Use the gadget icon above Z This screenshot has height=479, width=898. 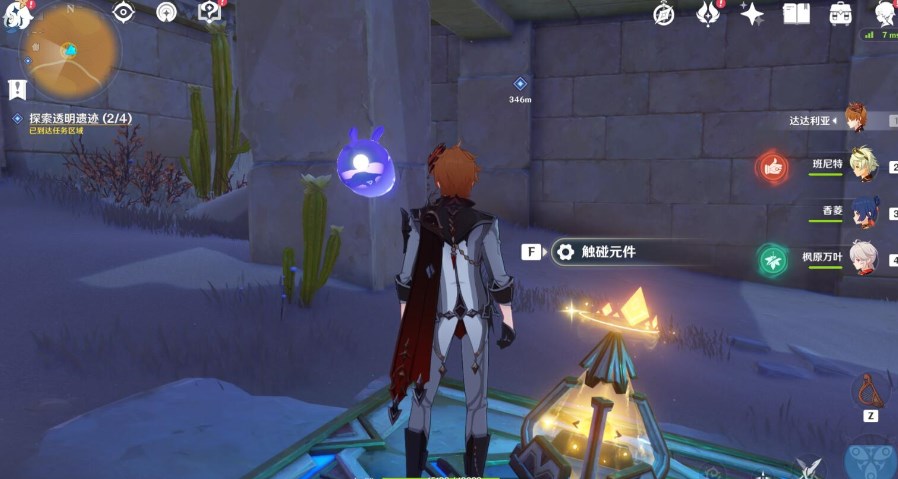click(x=869, y=390)
